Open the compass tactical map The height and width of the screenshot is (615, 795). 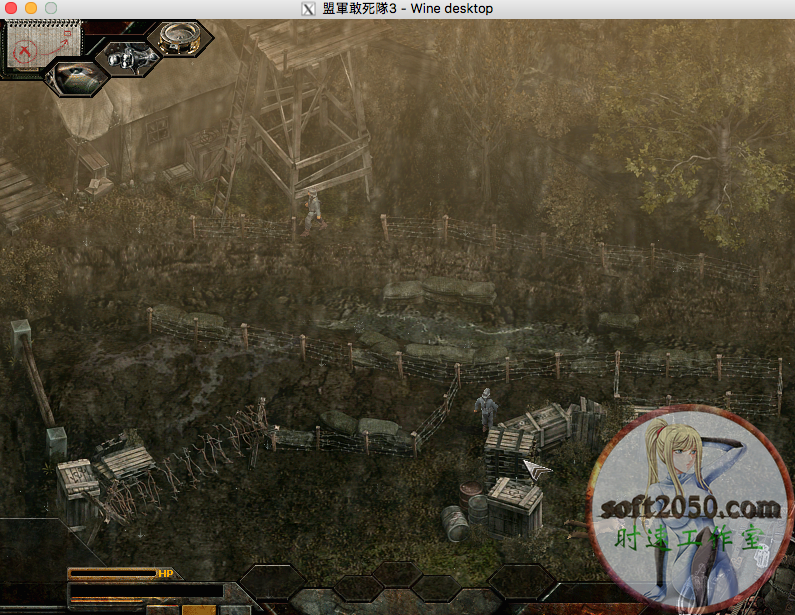180,38
